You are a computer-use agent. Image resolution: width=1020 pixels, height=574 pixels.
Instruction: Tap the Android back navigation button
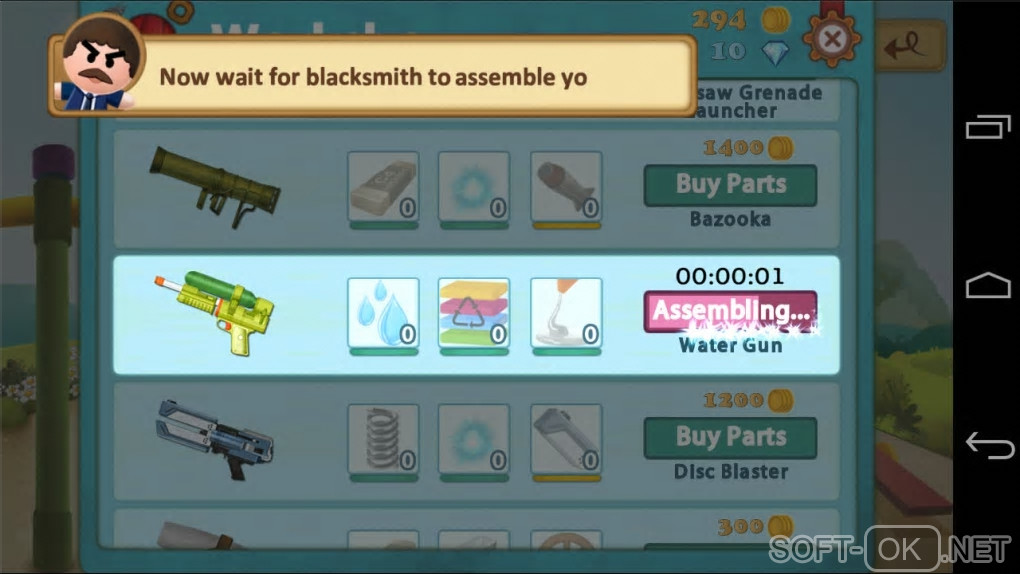[988, 445]
